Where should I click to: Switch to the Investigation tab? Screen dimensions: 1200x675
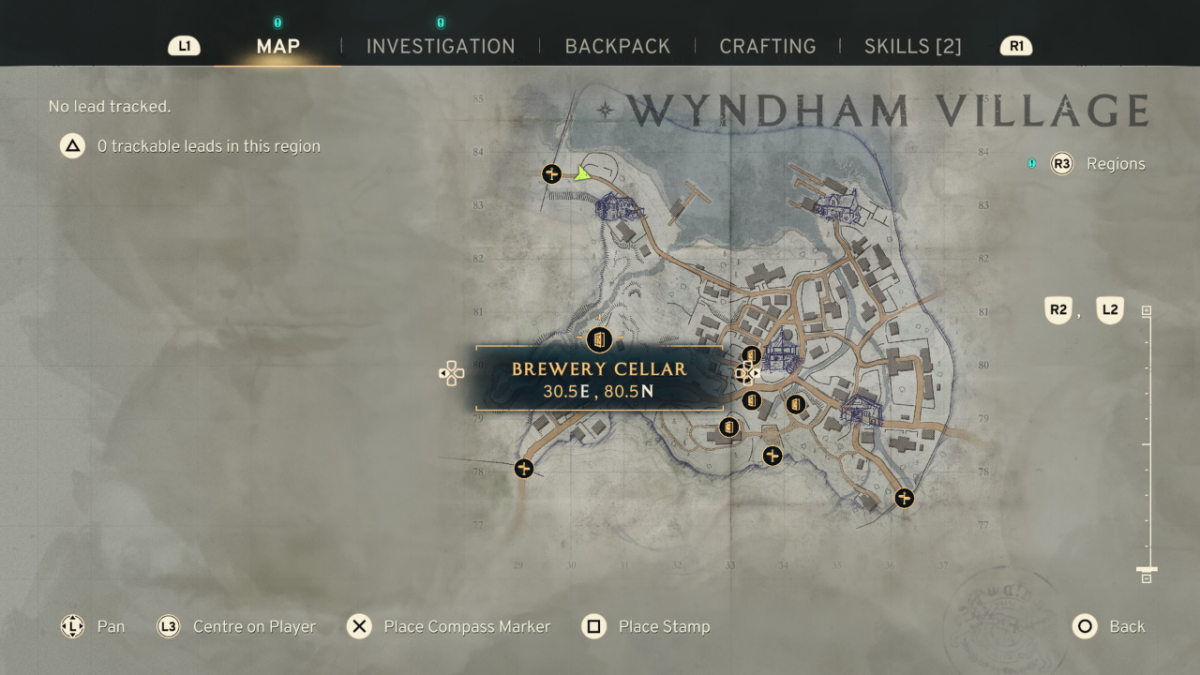(x=440, y=46)
